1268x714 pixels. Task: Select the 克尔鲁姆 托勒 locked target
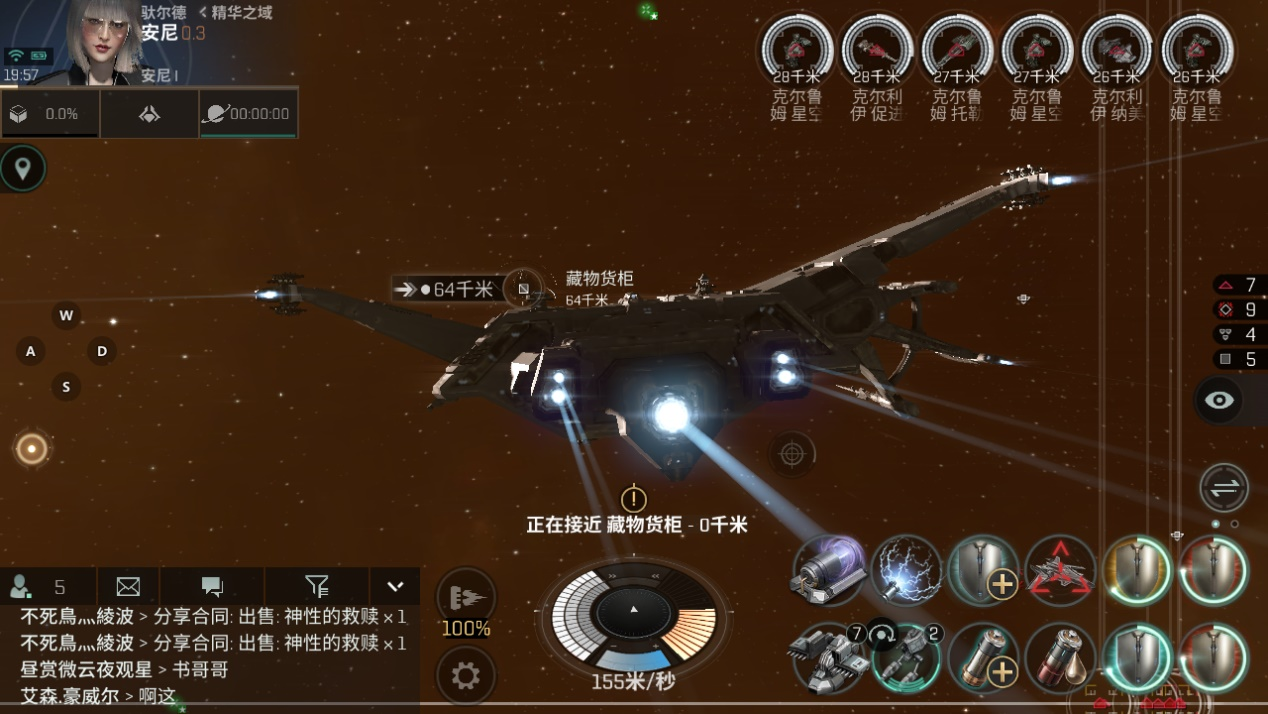[957, 50]
